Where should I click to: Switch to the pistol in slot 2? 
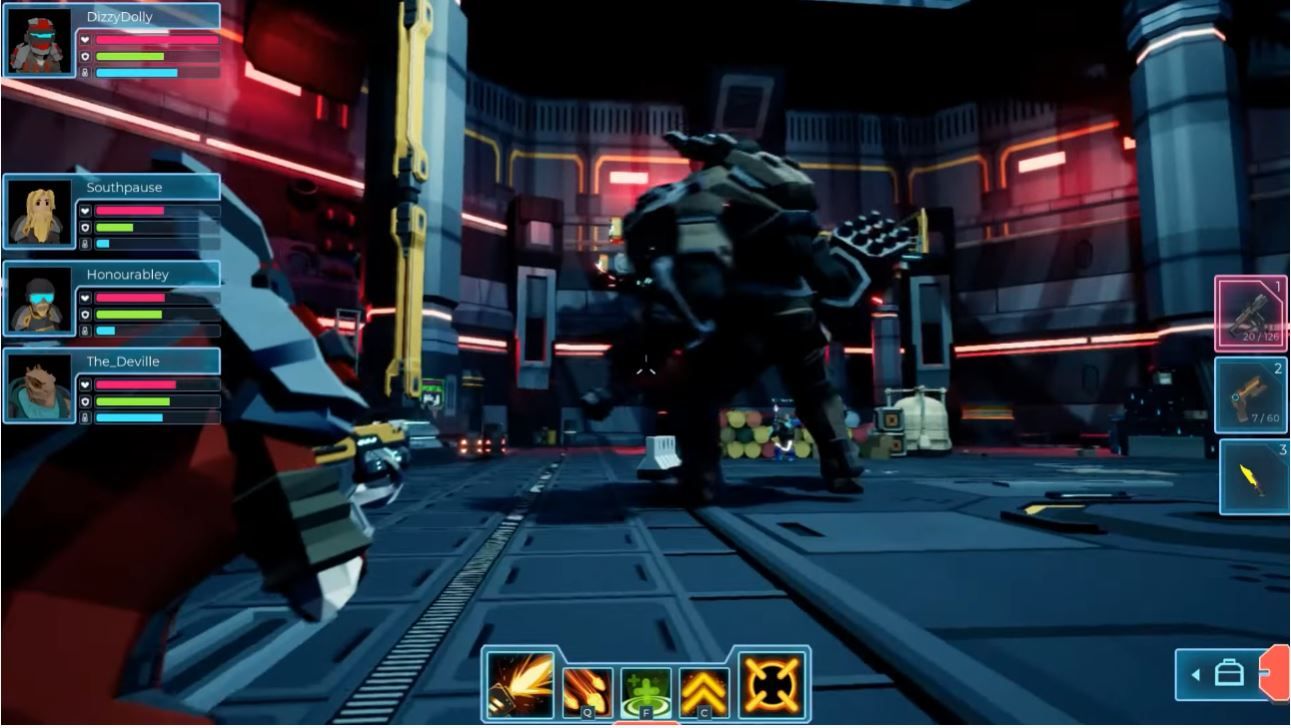click(1250, 396)
